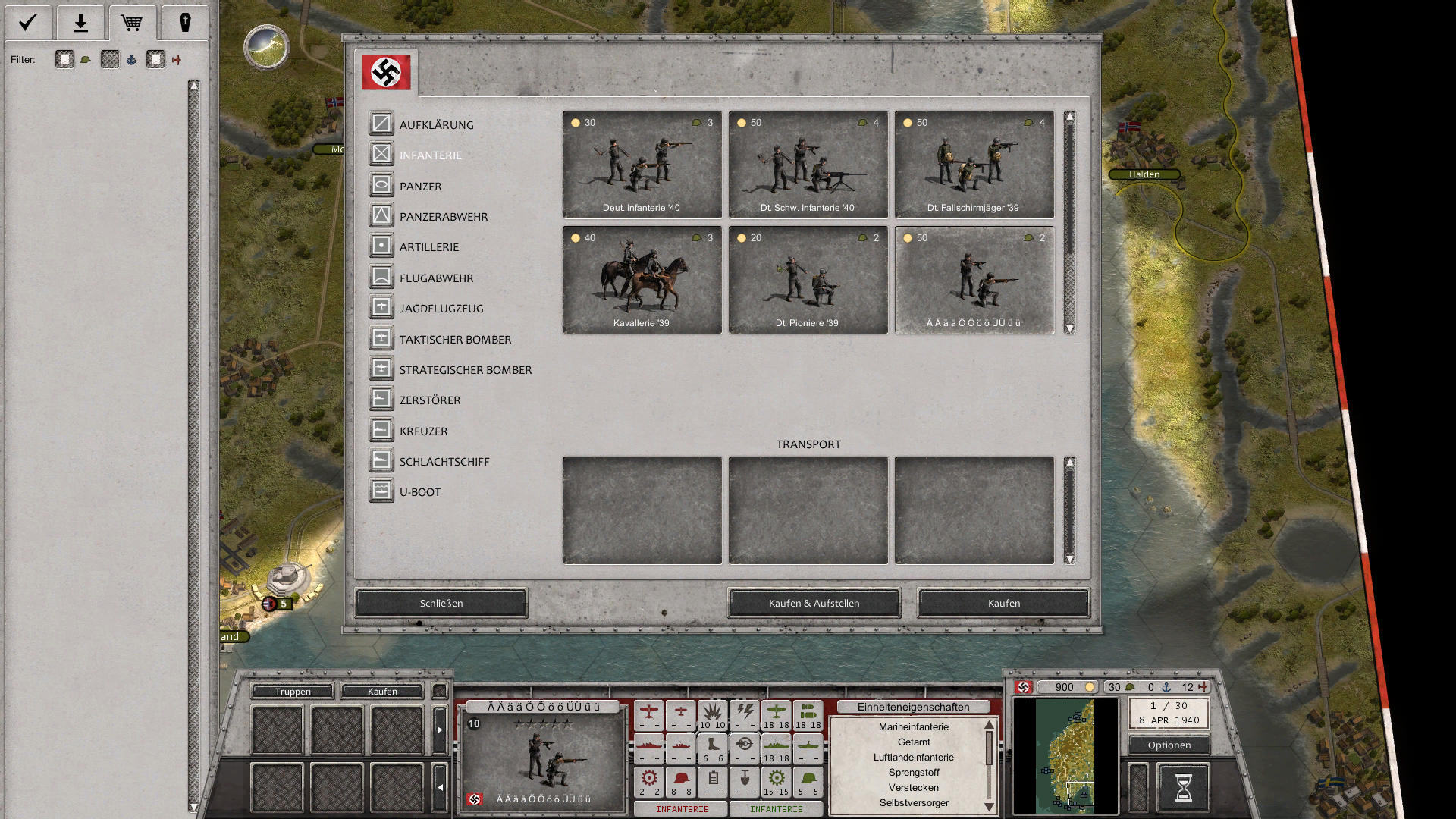1456x819 pixels.
Task: Switch to the download deploy tab
Action: click(80, 22)
